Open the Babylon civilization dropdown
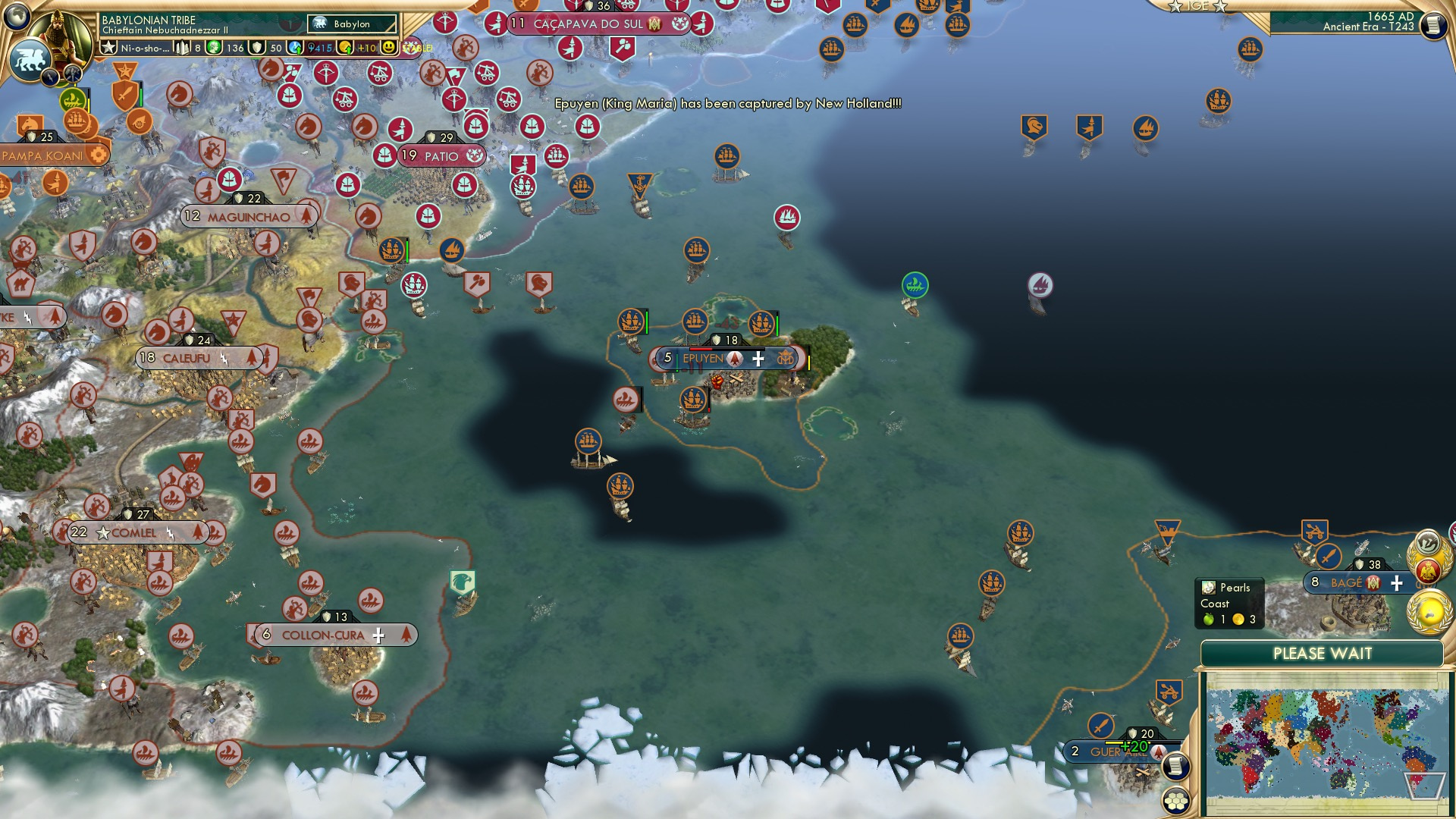 click(x=350, y=24)
